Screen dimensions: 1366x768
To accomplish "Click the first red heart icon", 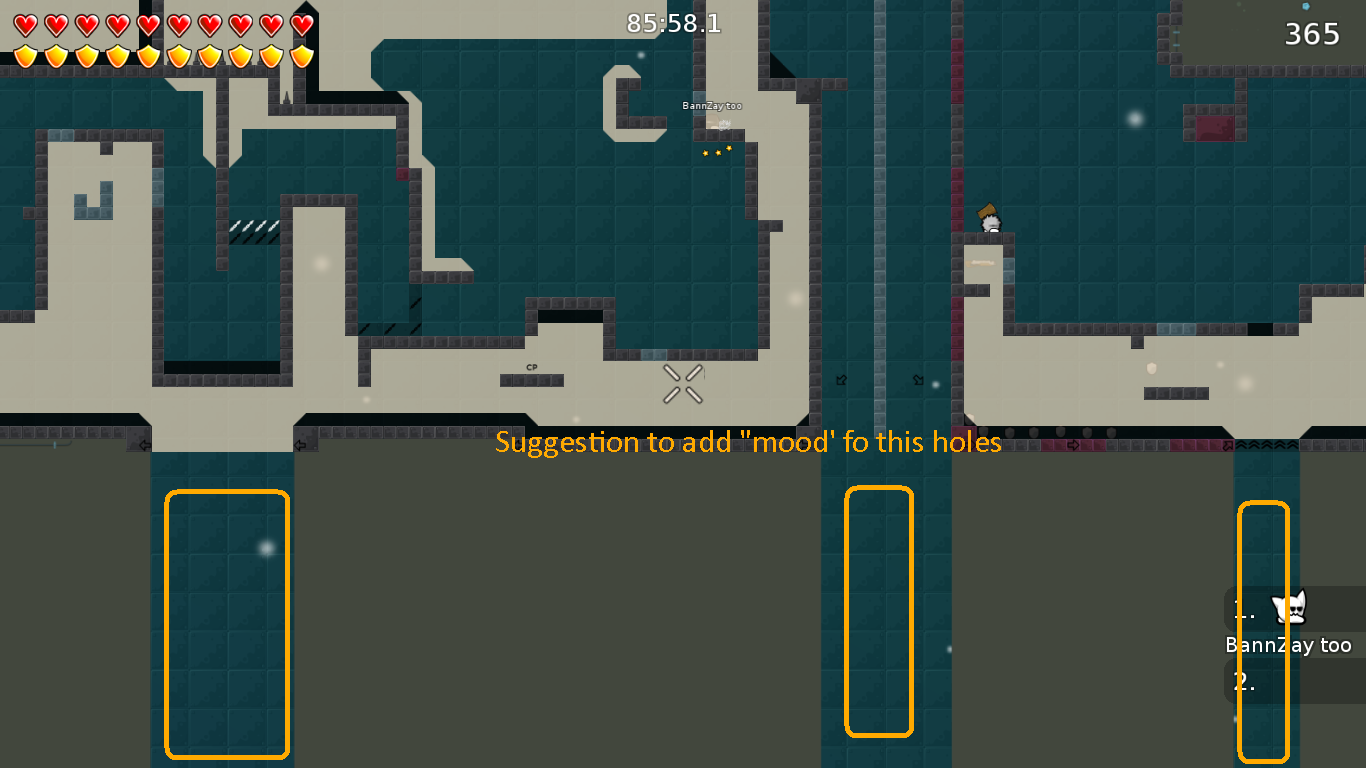I will tap(25, 24).
